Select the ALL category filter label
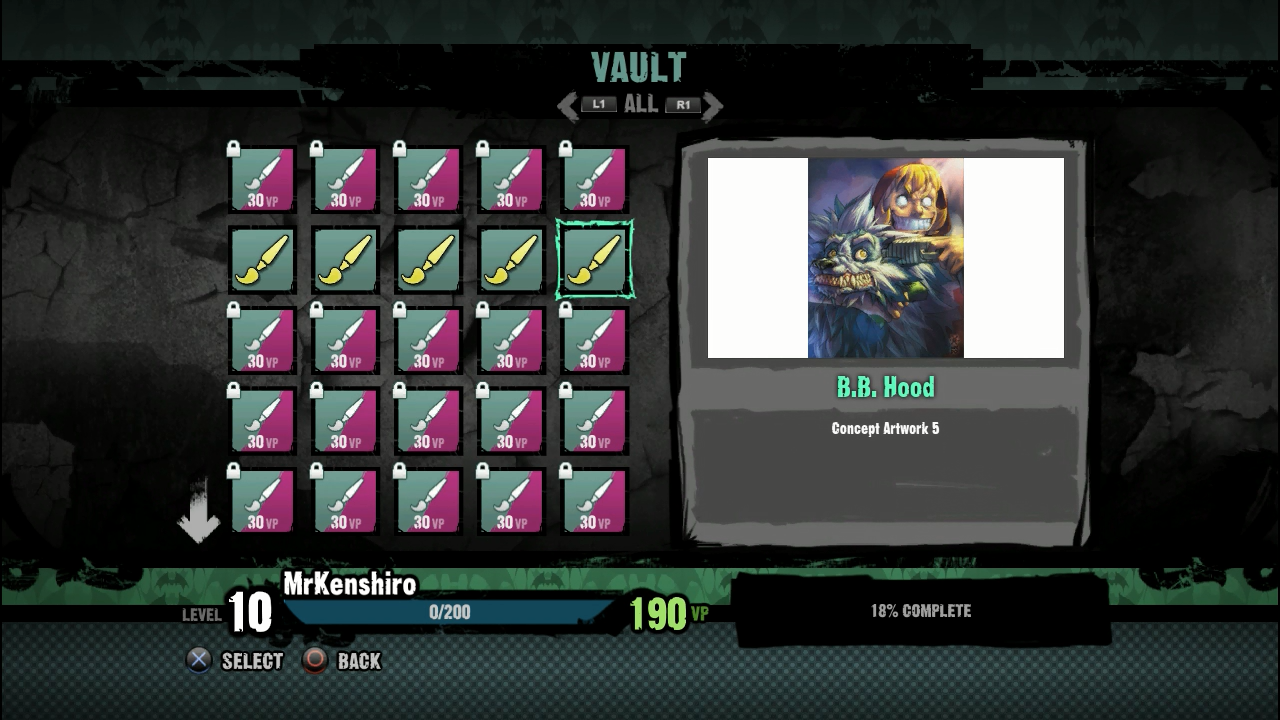Viewport: 1280px width, 720px height. [640, 104]
